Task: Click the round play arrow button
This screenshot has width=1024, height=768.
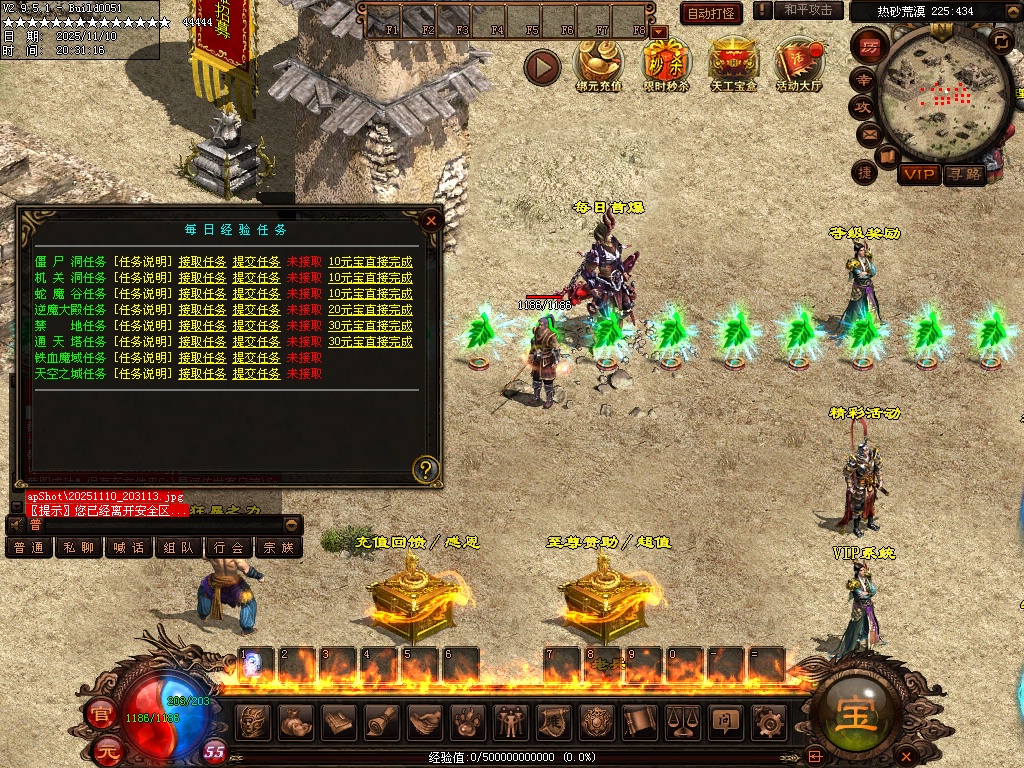Action: (x=542, y=67)
